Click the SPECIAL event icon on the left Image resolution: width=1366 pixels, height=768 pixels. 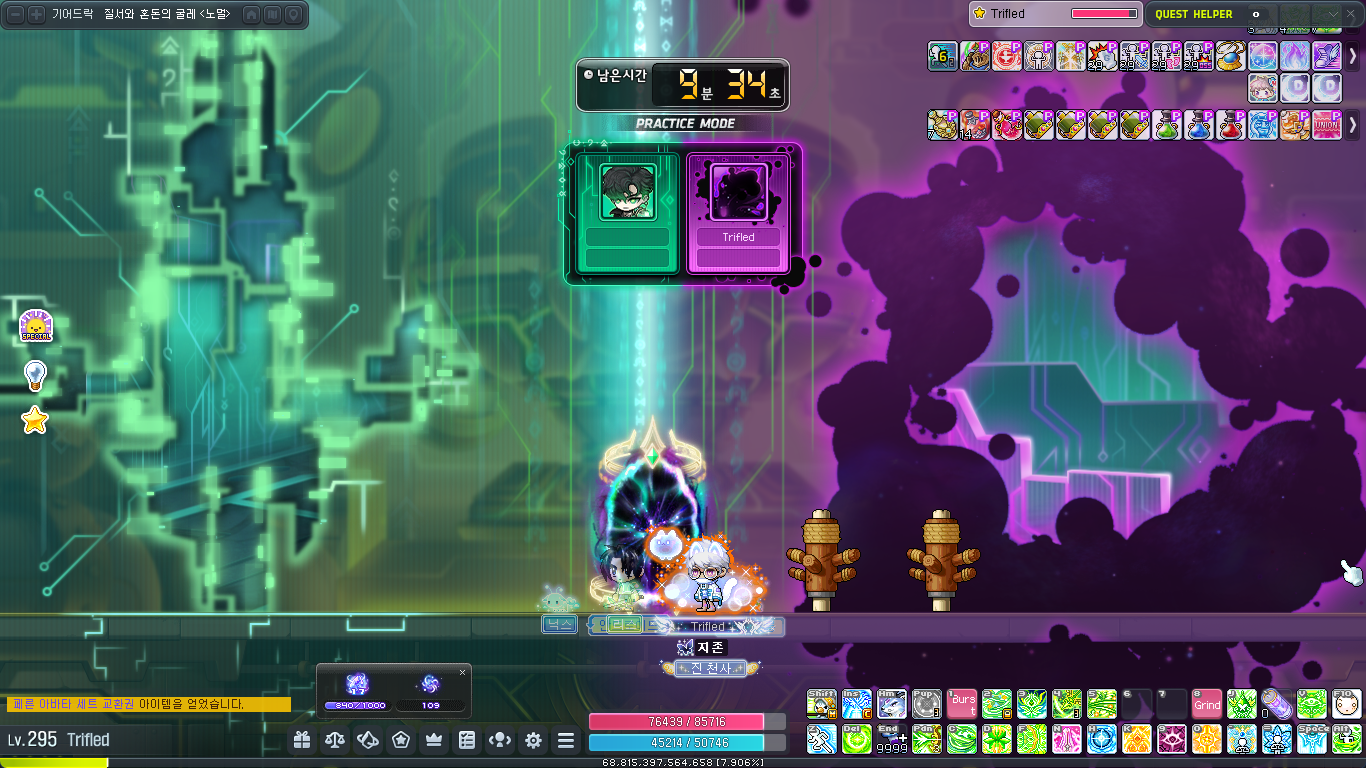[35, 326]
